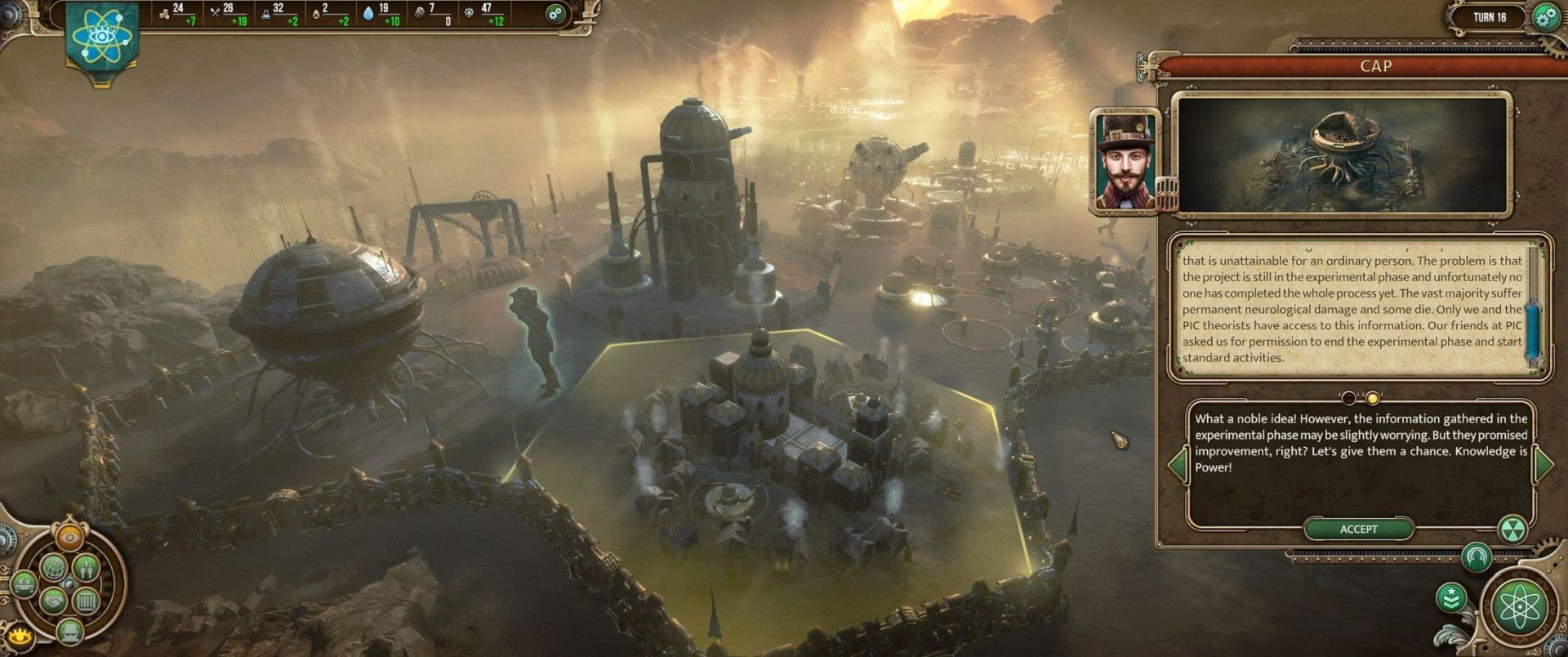1568x657 pixels.
Task: Accept the dialogue choice
Action: coord(1358,530)
